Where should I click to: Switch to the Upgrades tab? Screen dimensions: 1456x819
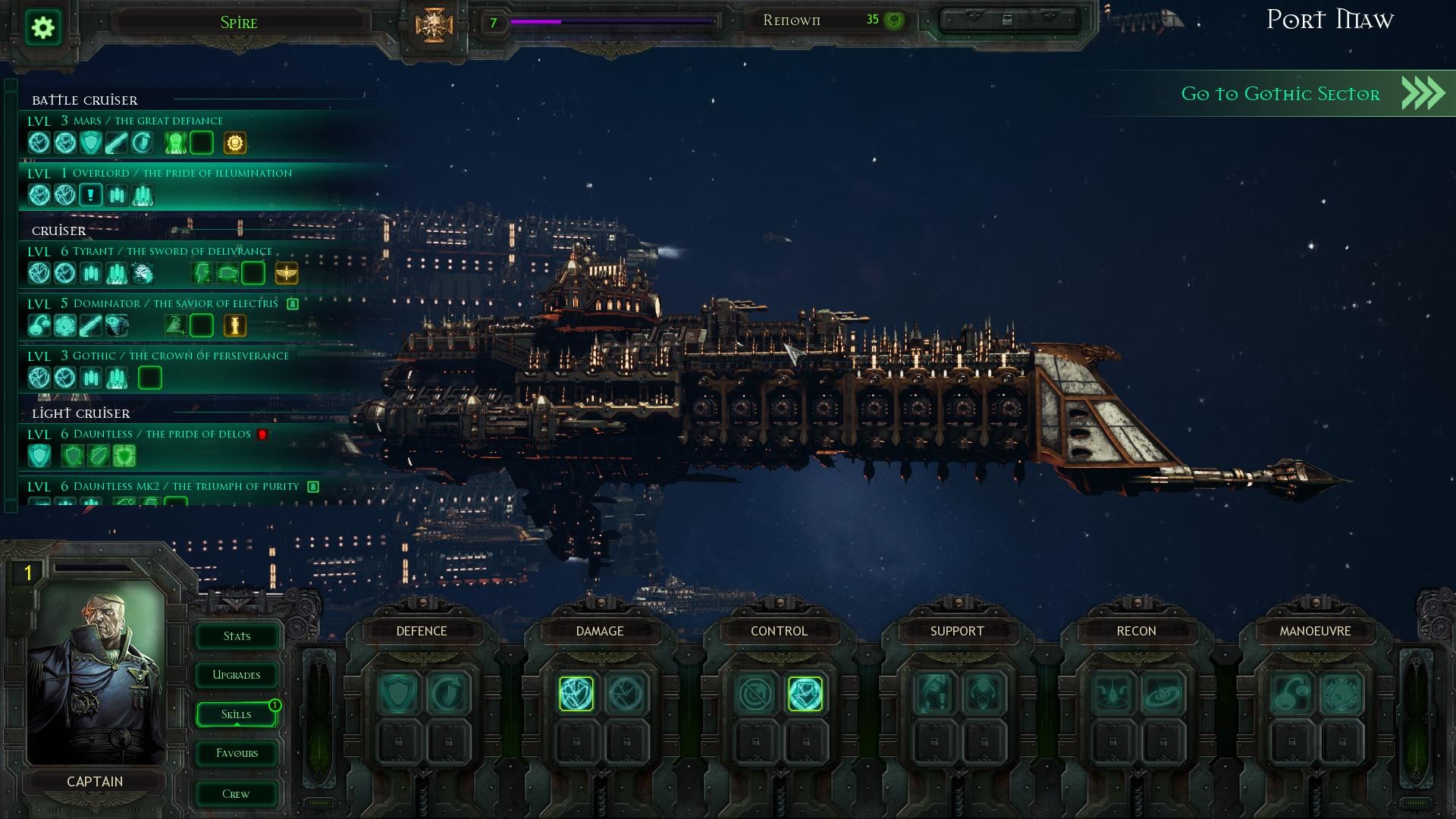click(x=237, y=675)
